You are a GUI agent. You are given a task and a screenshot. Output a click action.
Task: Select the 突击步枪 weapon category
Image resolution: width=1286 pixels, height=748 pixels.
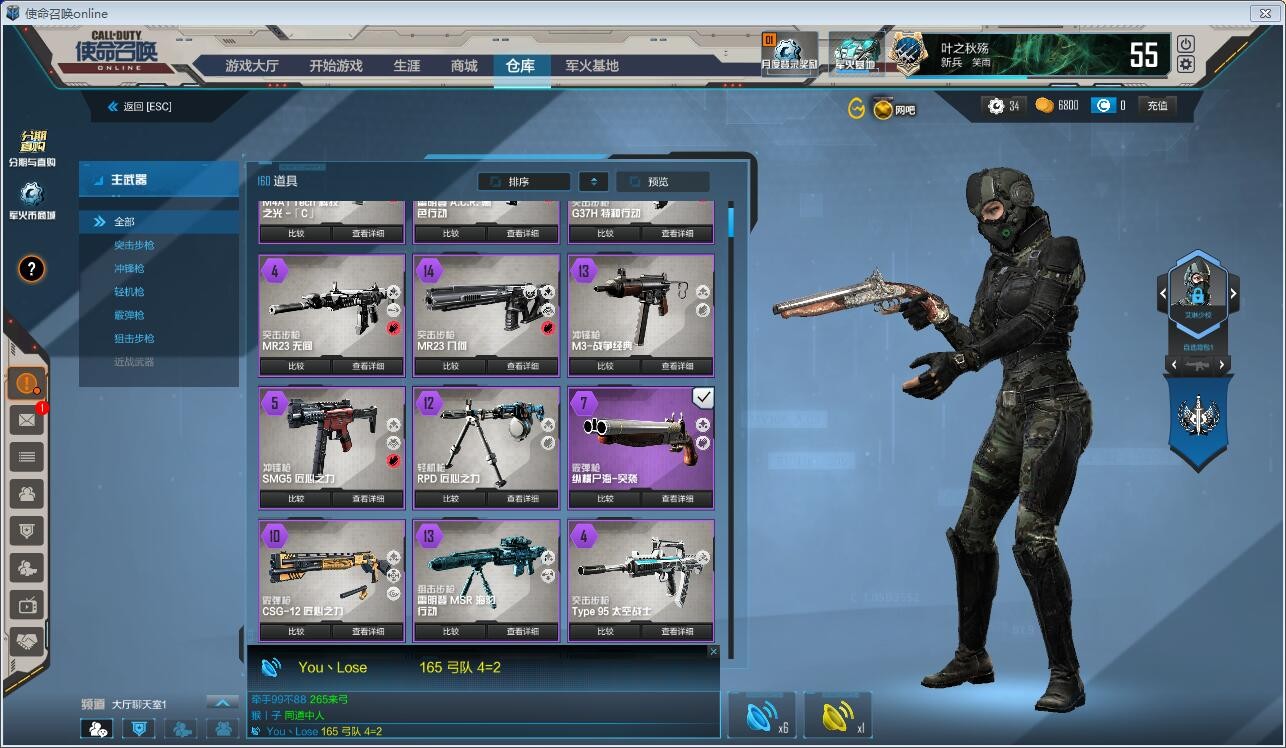pos(134,245)
